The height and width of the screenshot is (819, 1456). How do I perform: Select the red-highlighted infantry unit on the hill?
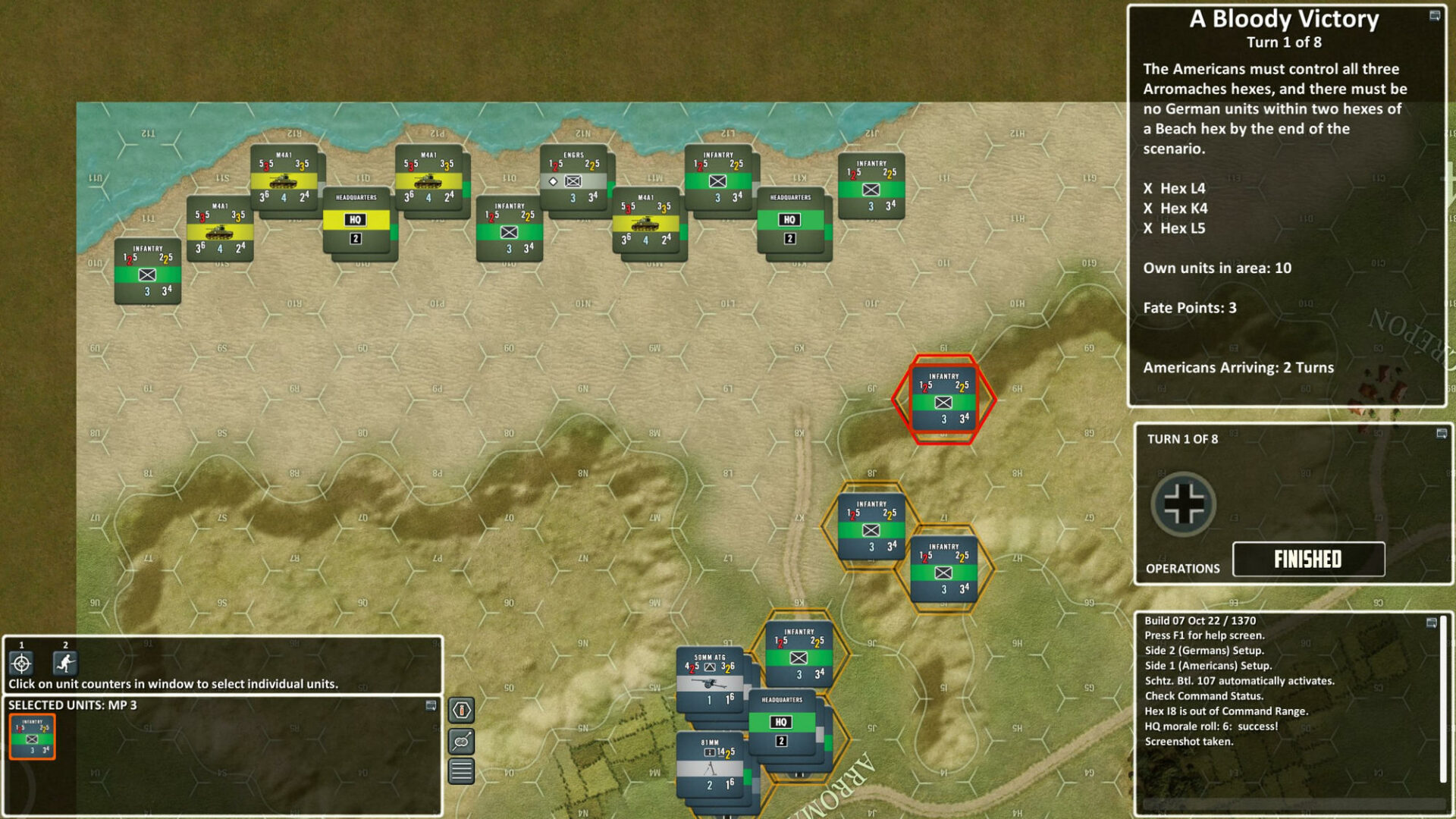(945, 398)
